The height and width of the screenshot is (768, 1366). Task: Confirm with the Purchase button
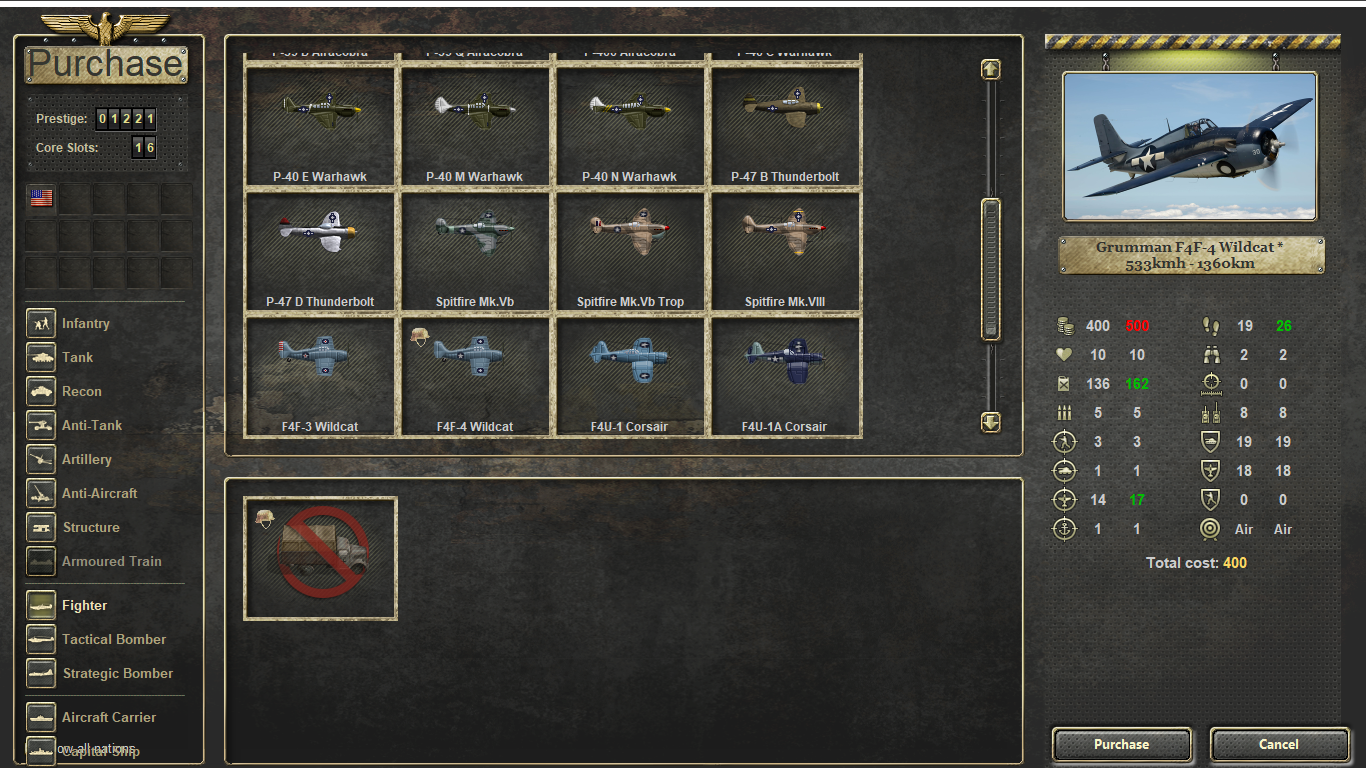1121,744
